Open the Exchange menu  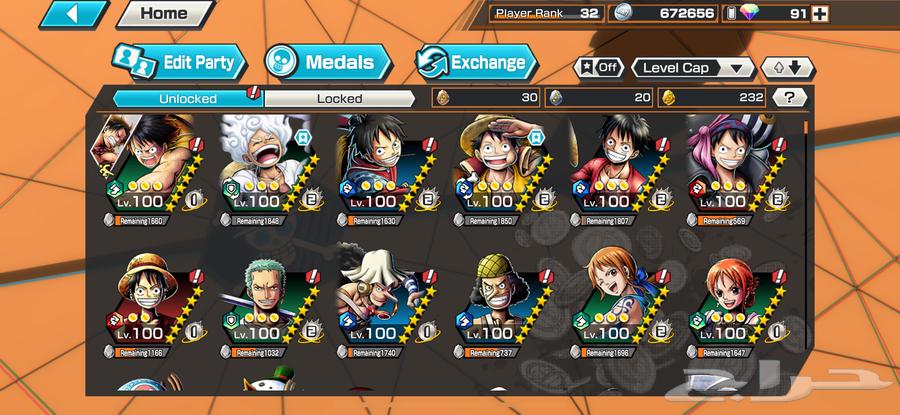pos(475,63)
